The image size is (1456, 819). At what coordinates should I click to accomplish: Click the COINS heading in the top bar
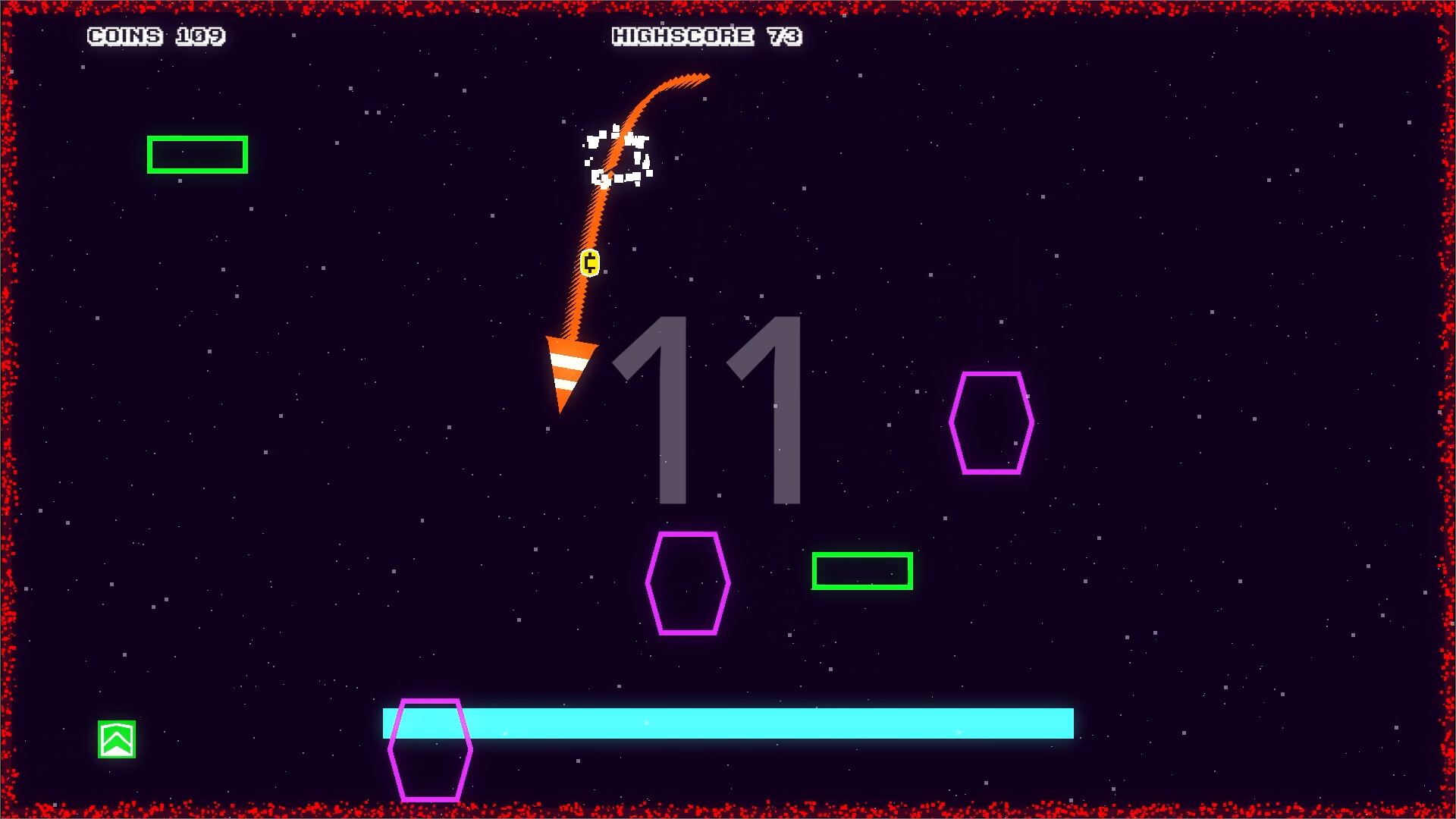tap(124, 36)
